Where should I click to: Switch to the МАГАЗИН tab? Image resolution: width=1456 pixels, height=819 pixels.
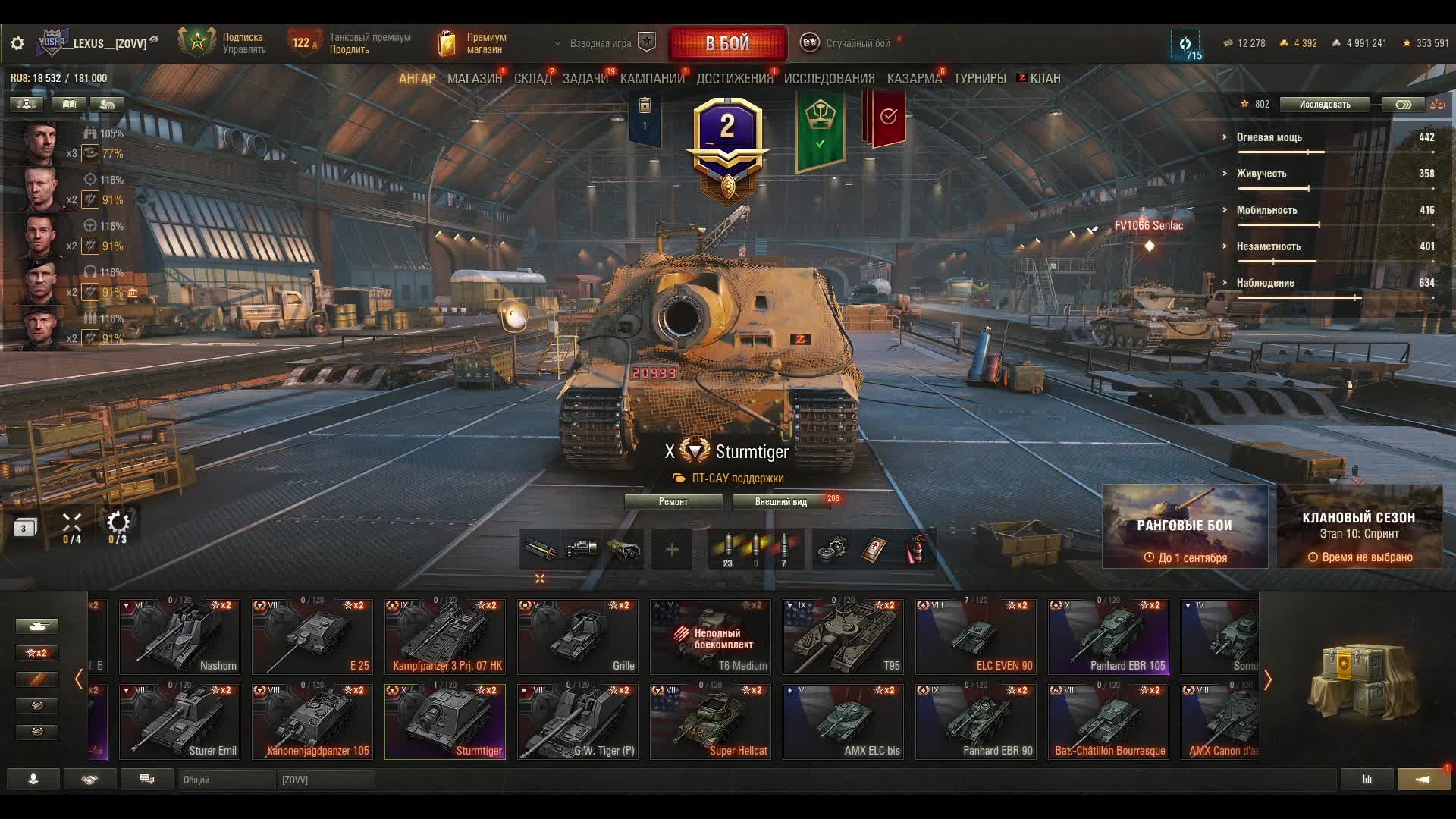pos(474,79)
